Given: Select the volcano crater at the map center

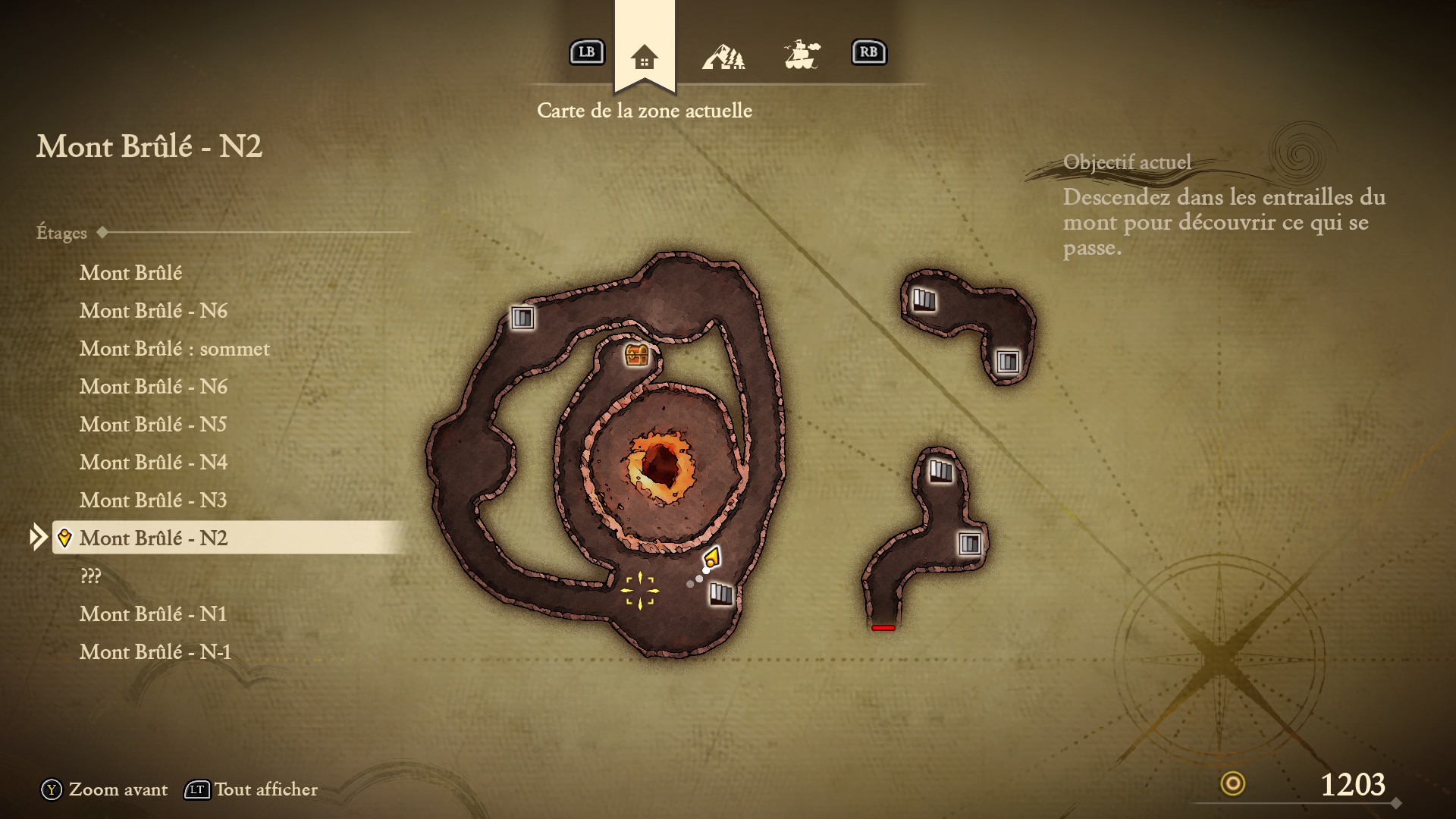Looking at the screenshot, I should pos(661,463).
